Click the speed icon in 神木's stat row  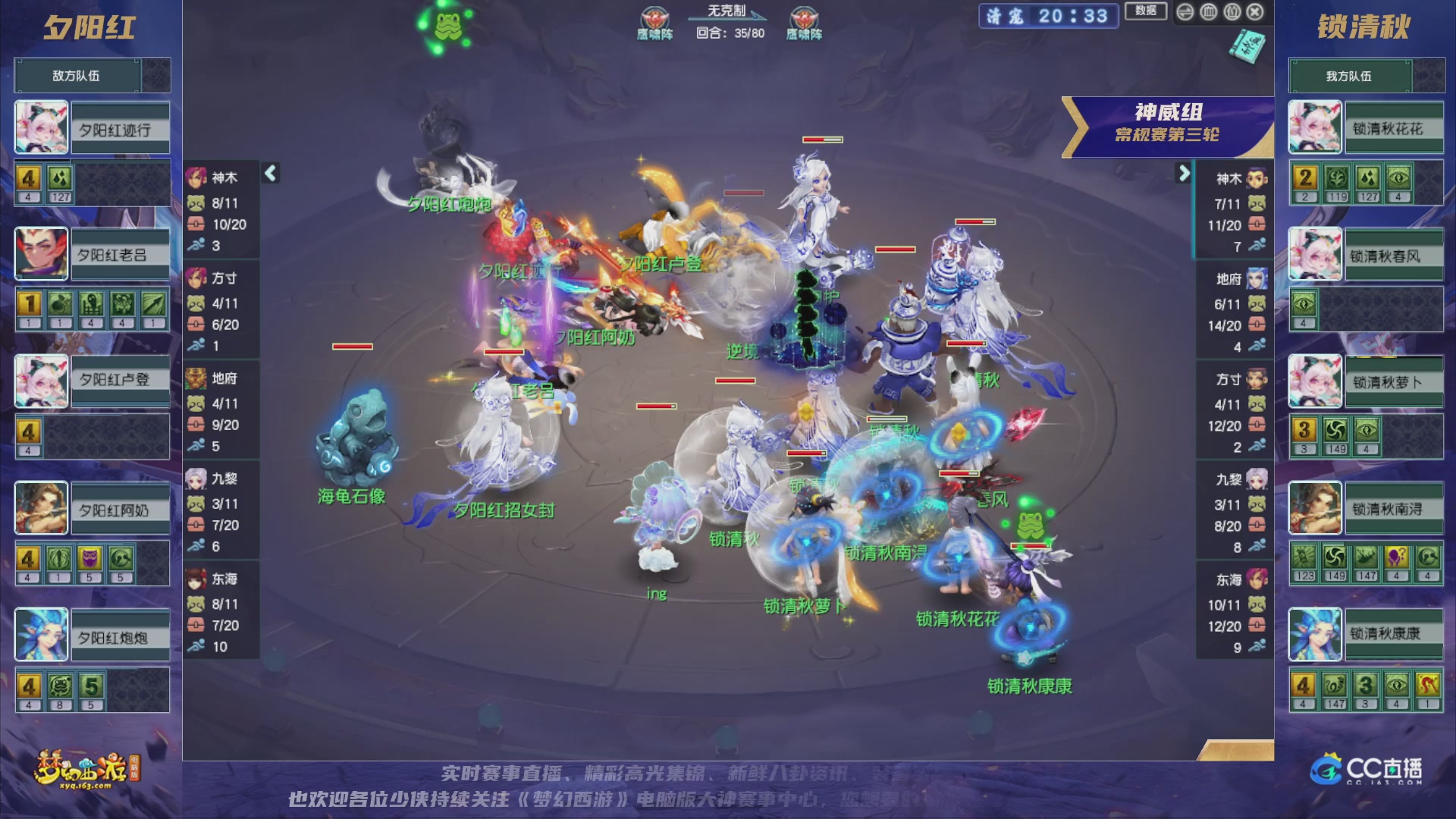[198, 245]
